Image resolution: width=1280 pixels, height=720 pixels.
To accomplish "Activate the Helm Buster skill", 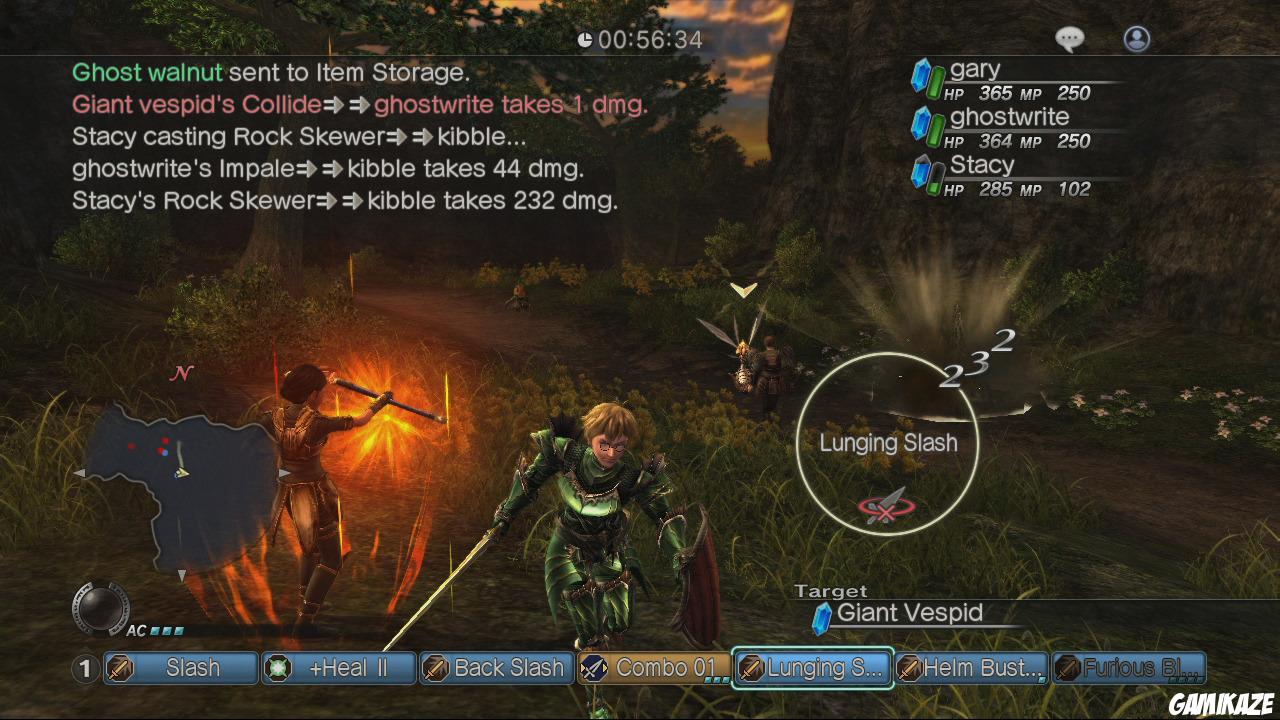I will (x=970, y=668).
